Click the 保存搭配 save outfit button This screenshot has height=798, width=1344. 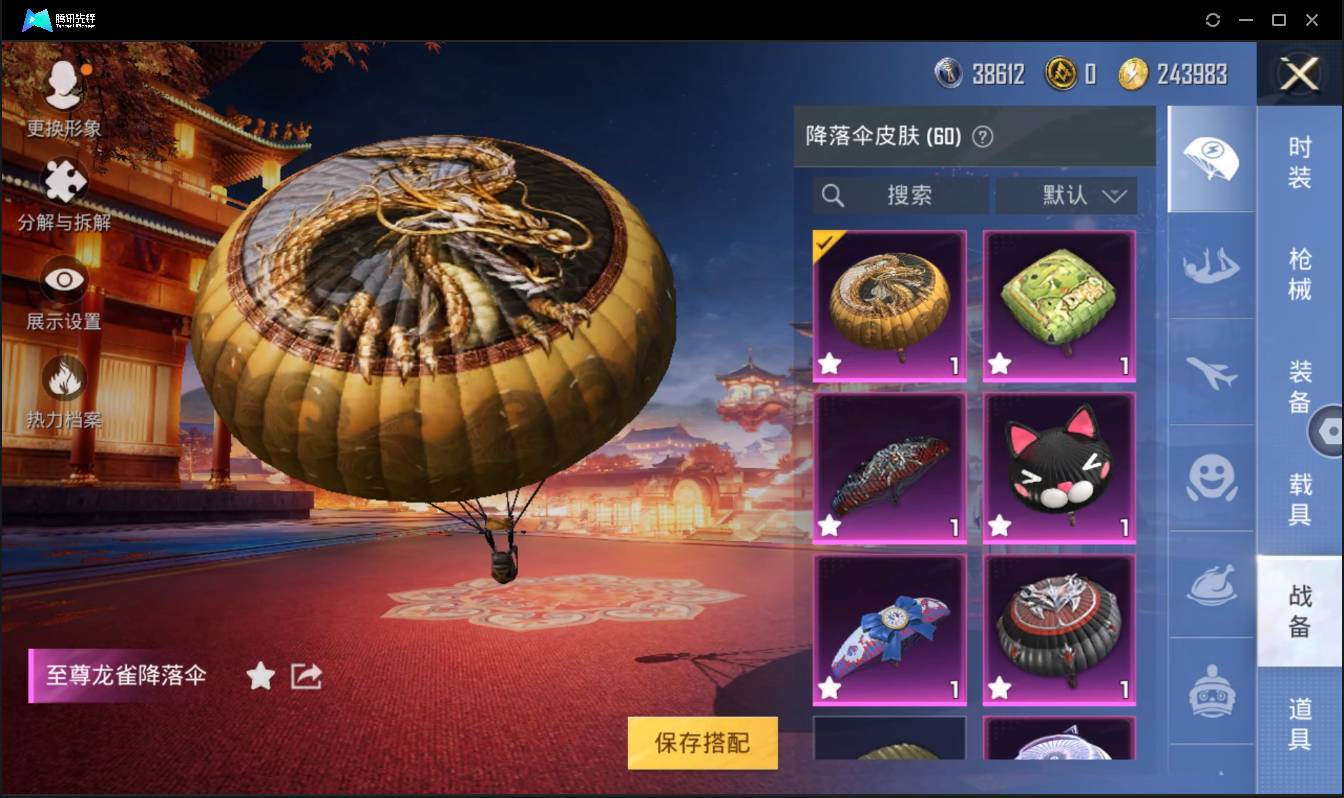[x=702, y=744]
